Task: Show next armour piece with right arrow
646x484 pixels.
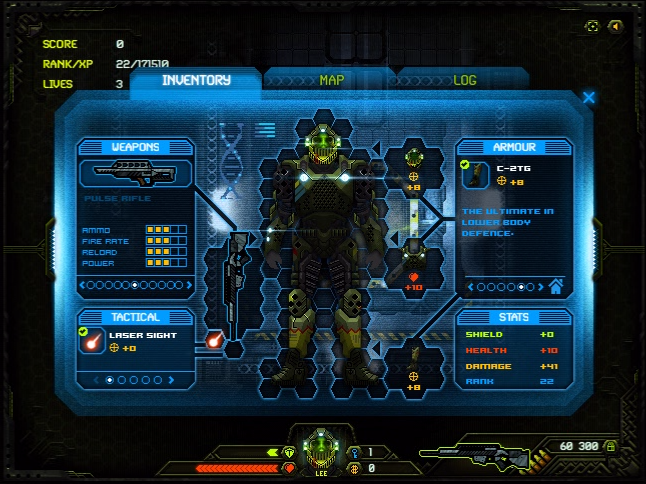Action: point(539,287)
